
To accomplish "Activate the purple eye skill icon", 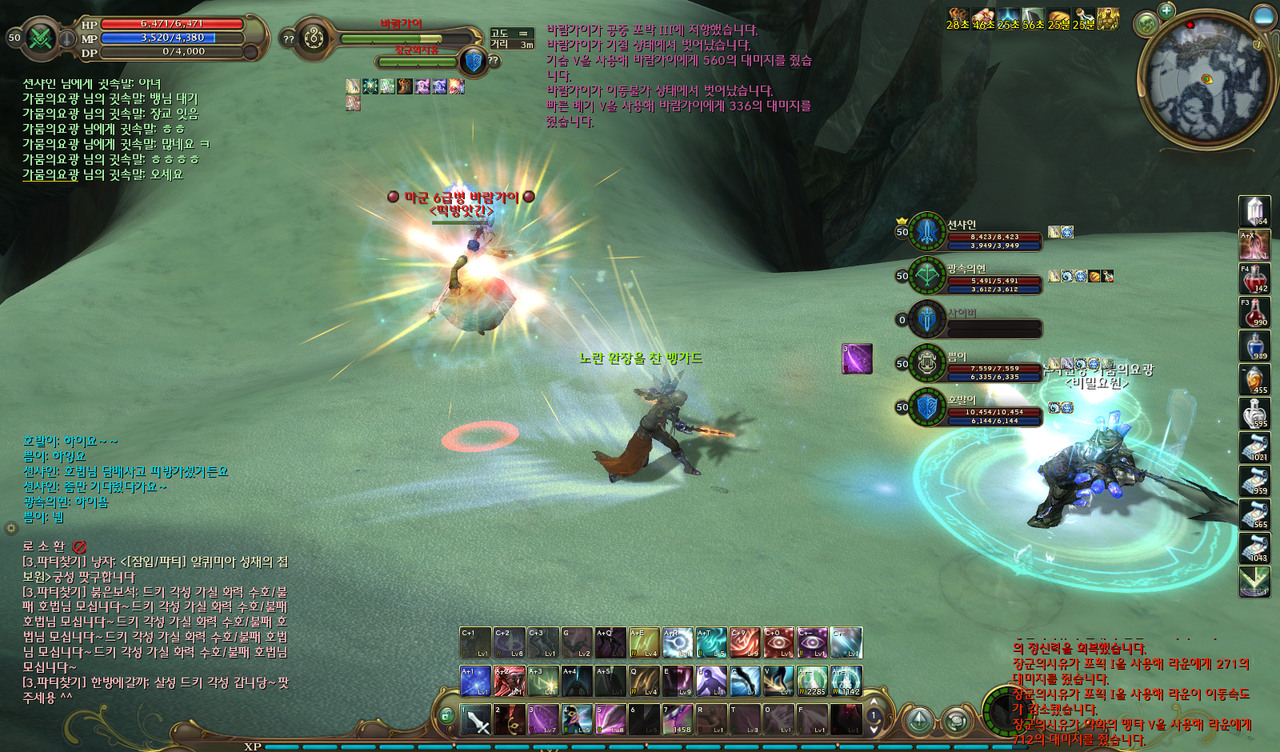I will point(812,643).
